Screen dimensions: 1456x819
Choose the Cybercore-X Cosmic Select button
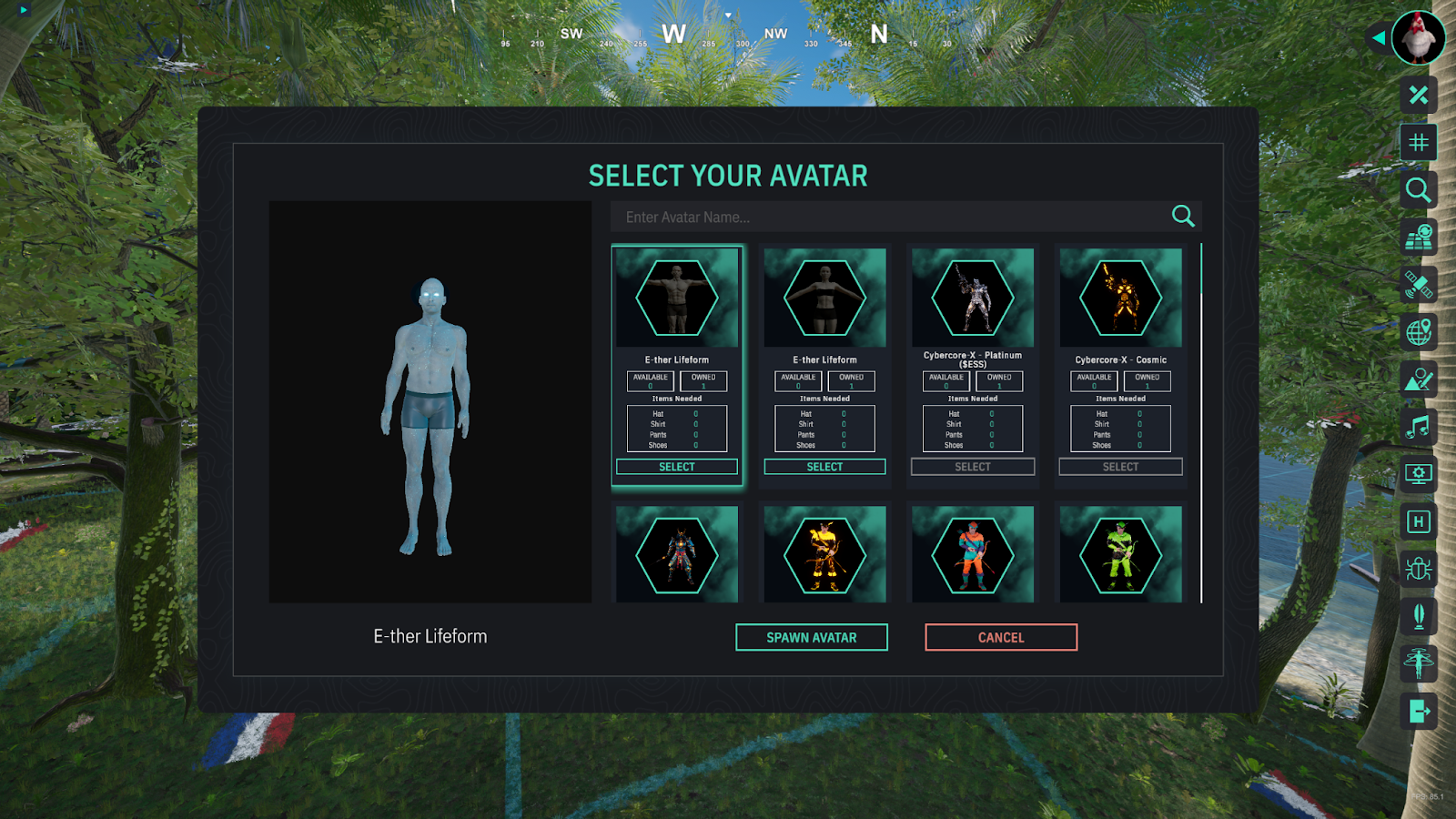[1120, 467]
